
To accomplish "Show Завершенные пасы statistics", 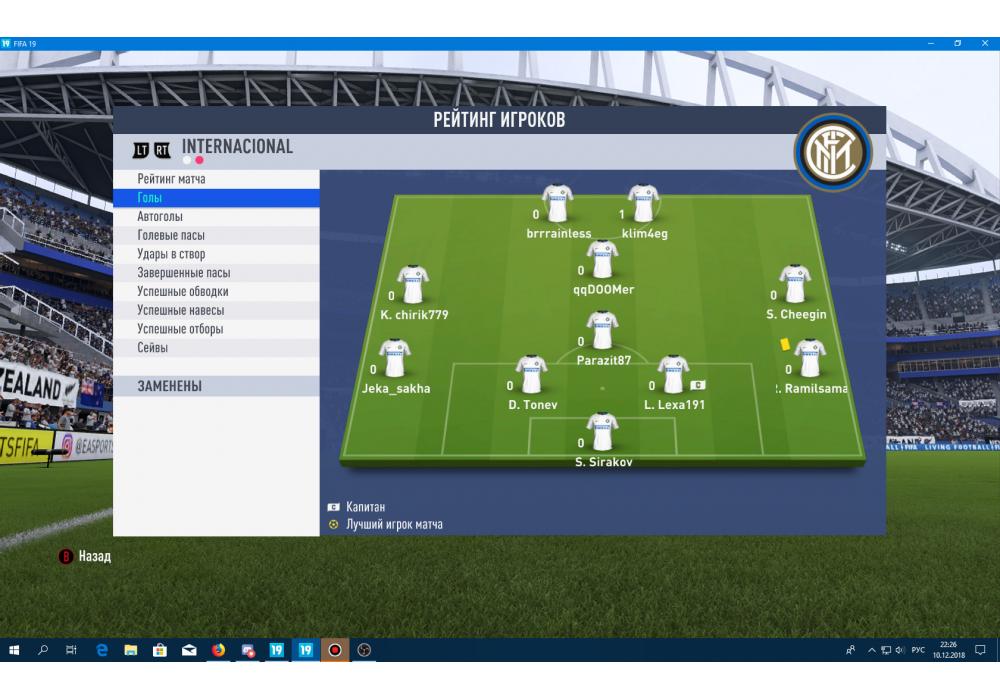I will pyautogui.click(x=184, y=273).
